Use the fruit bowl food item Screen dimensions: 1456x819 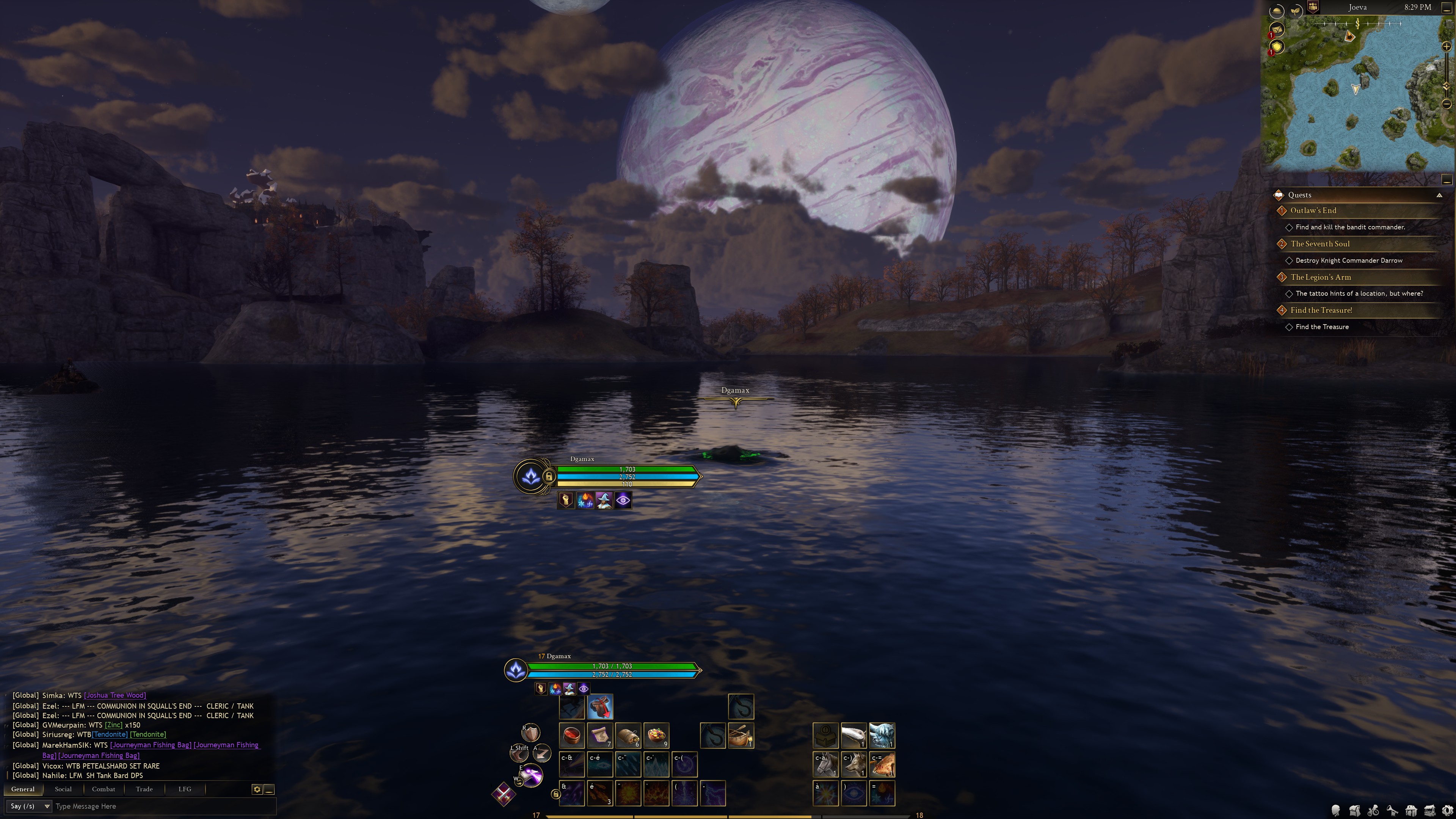click(x=656, y=735)
